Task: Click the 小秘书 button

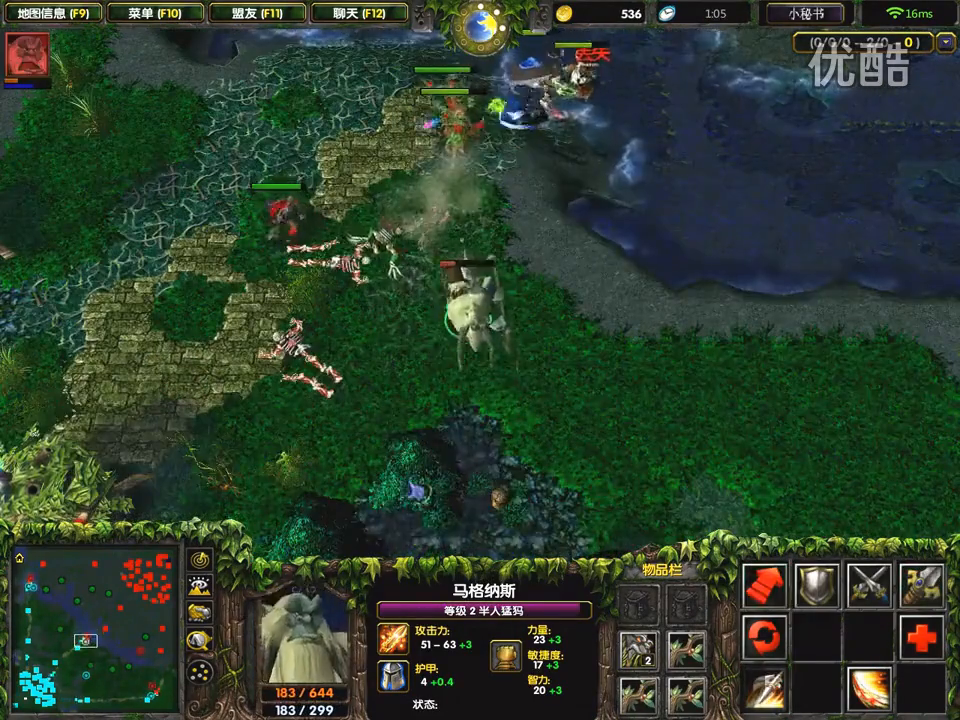Action: point(806,14)
